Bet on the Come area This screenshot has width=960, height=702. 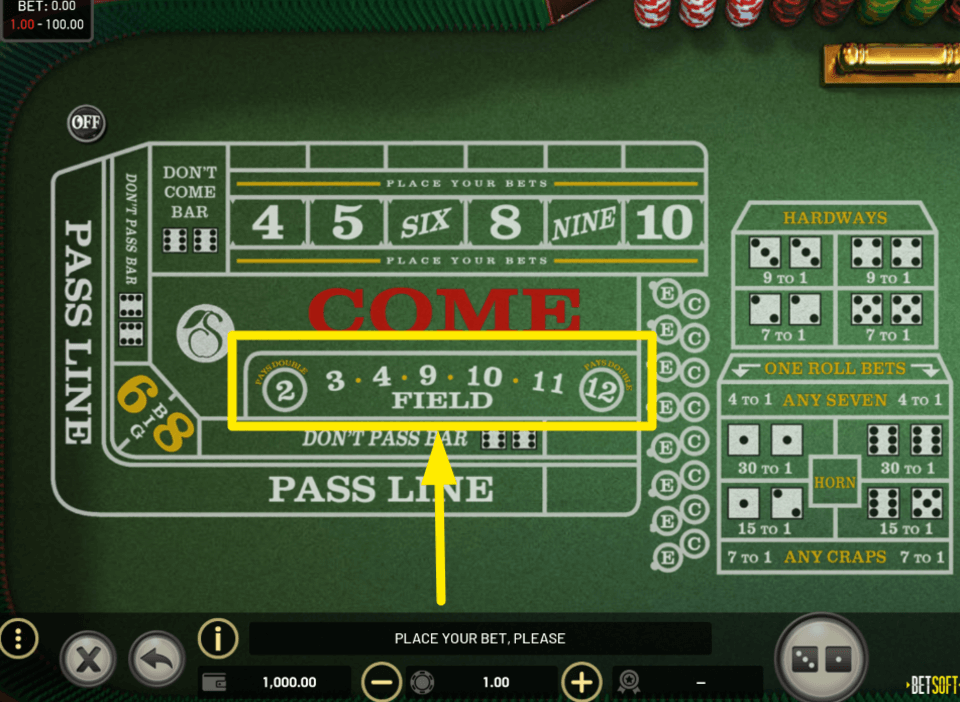[x=445, y=308]
